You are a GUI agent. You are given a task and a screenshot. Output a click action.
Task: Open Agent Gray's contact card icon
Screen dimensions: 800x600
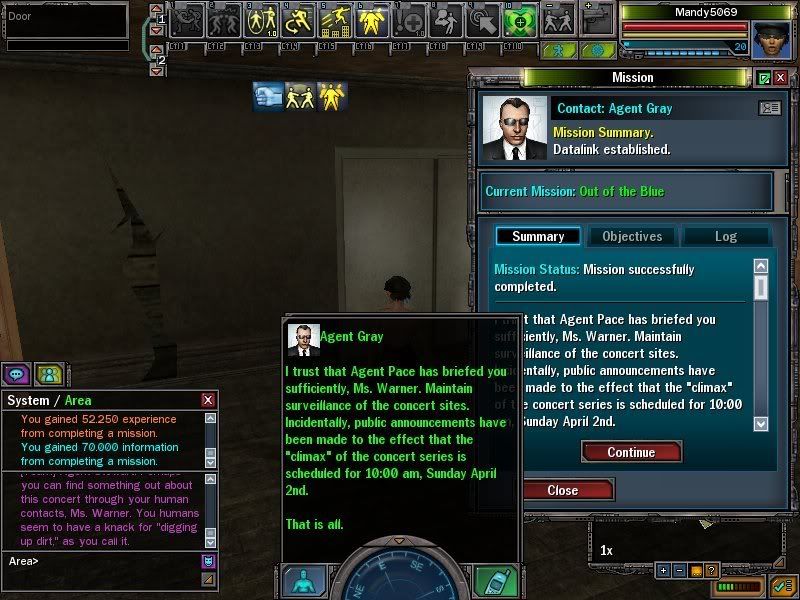pyautogui.click(x=770, y=108)
